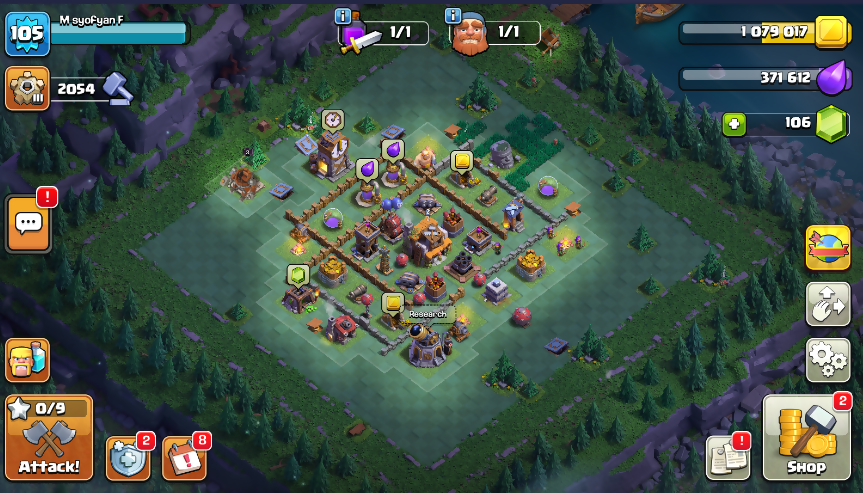Open the Shop

pos(806,438)
